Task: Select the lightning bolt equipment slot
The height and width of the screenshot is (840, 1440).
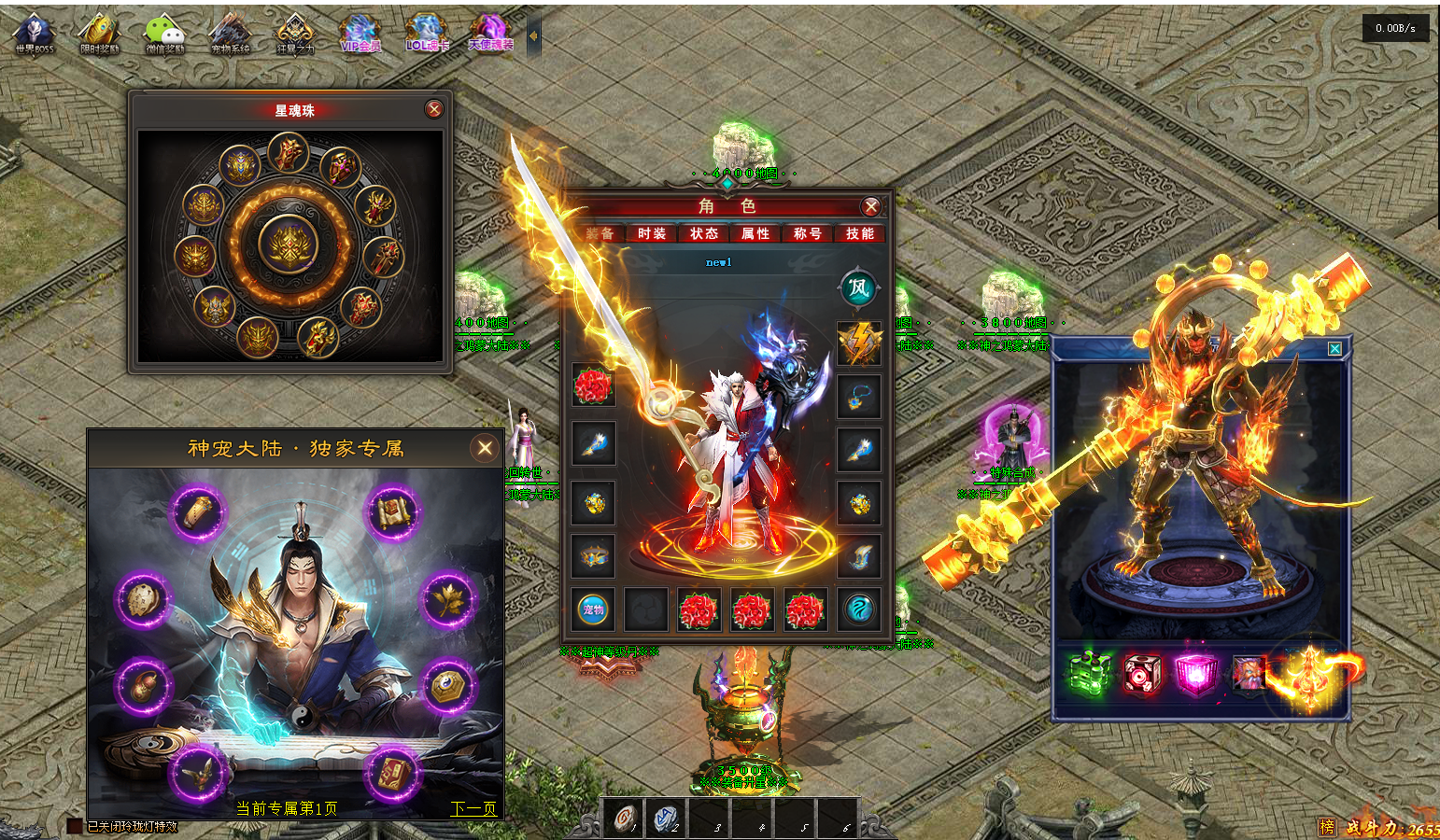Action: click(859, 343)
